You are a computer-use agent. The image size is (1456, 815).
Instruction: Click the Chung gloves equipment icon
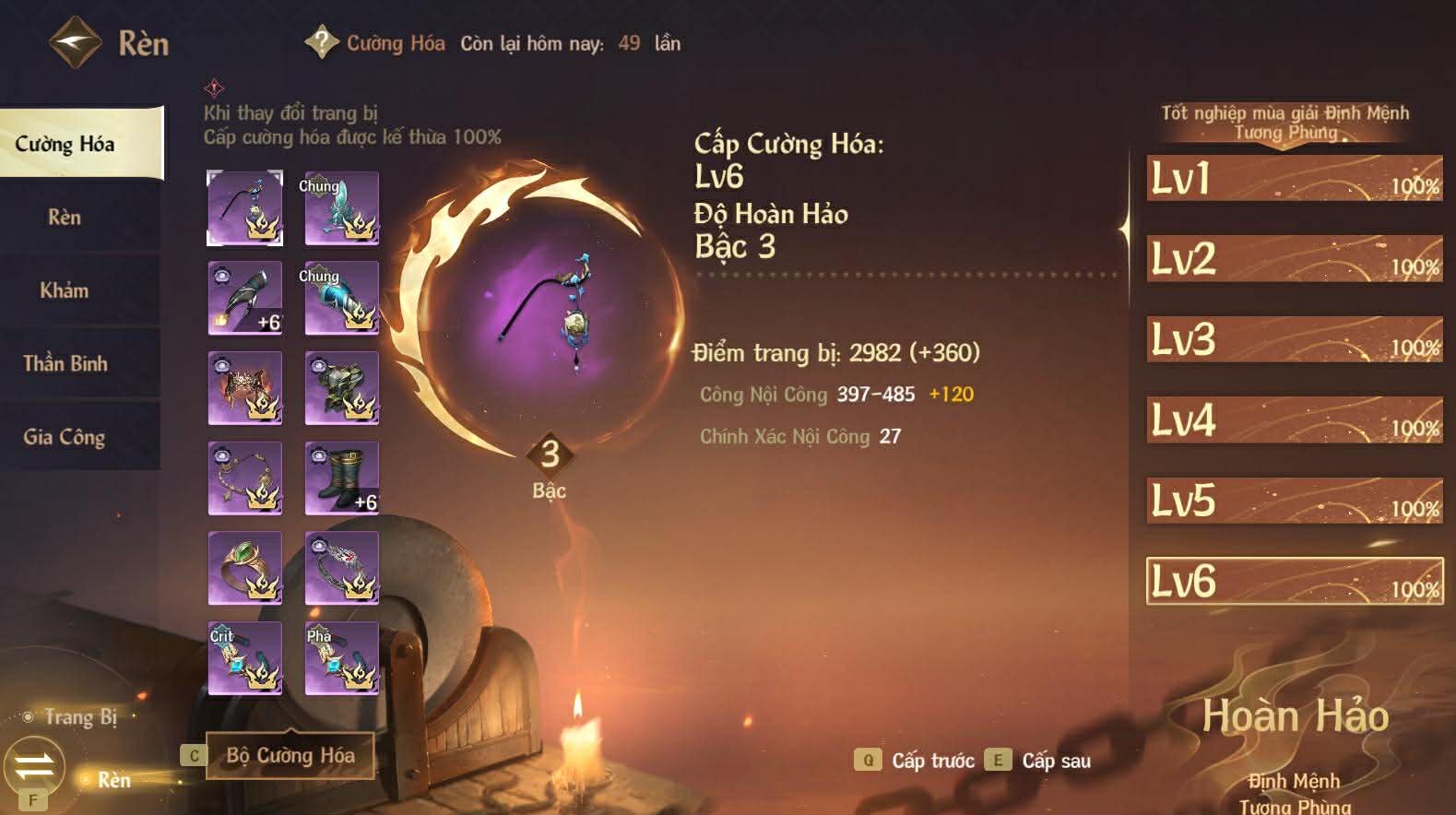(341, 298)
